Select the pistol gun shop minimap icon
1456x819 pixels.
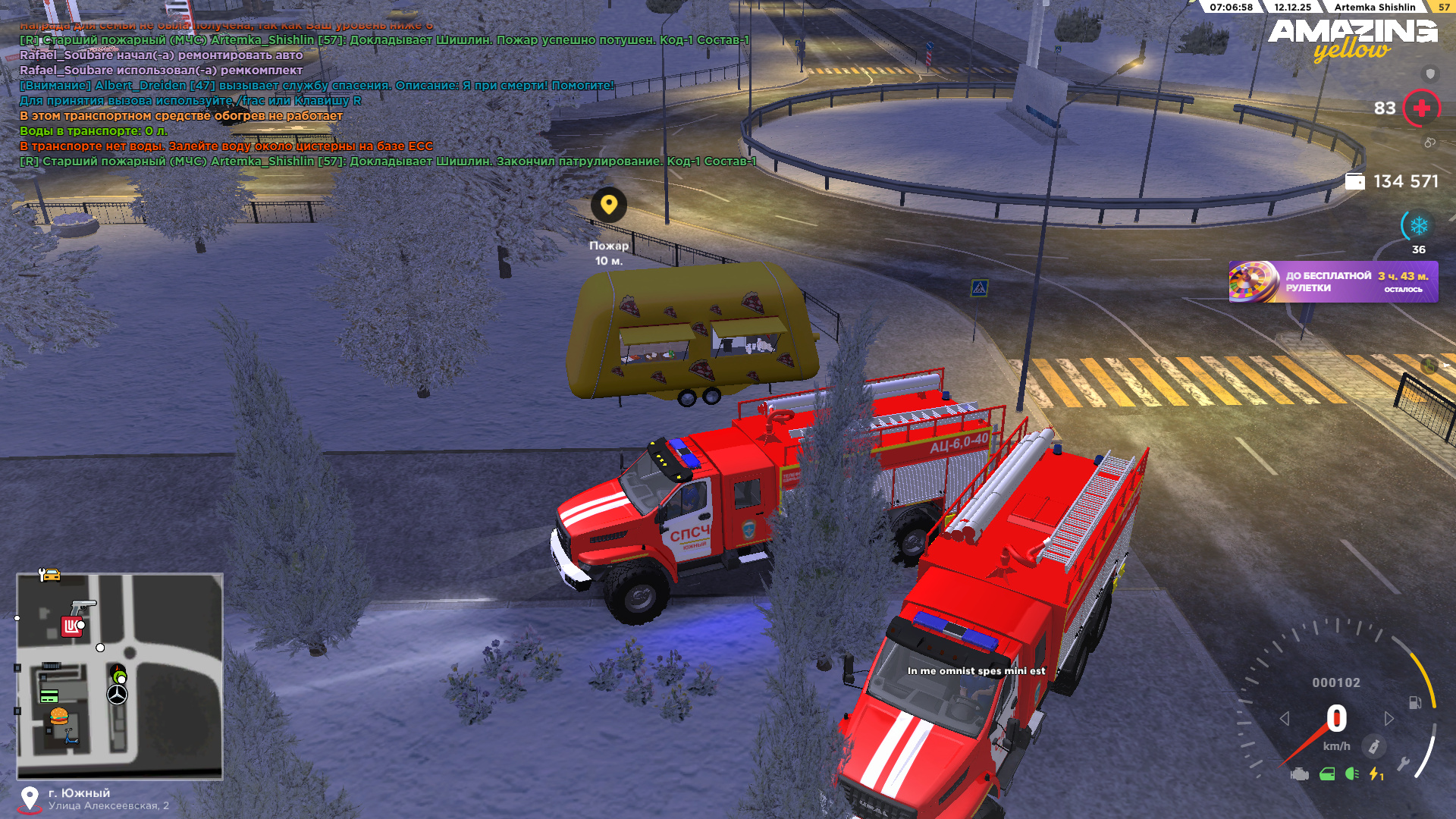pyautogui.click(x=83, y=606)
